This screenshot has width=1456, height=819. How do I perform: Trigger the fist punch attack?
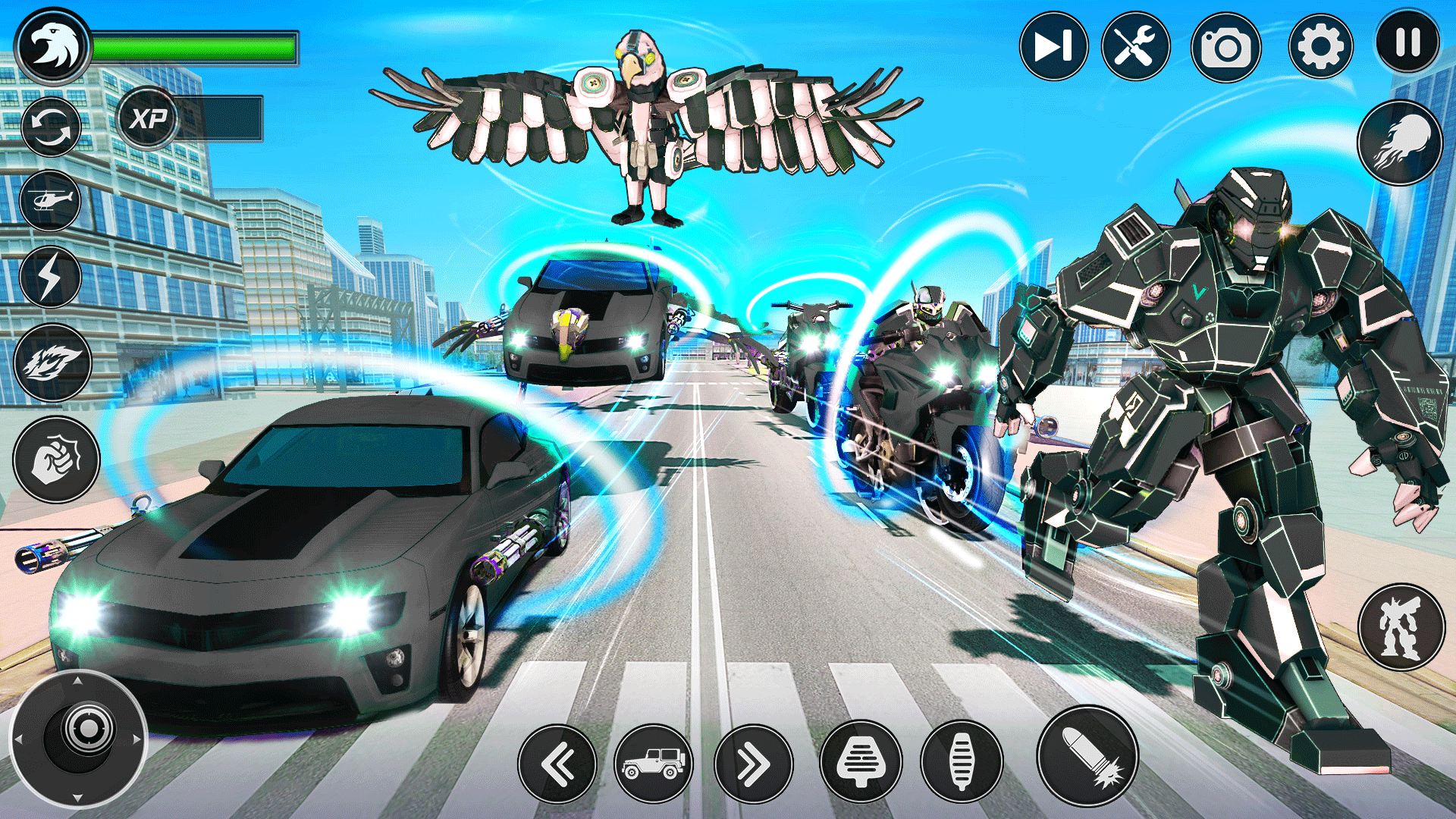pyautogui.click(x=56, y=460)
